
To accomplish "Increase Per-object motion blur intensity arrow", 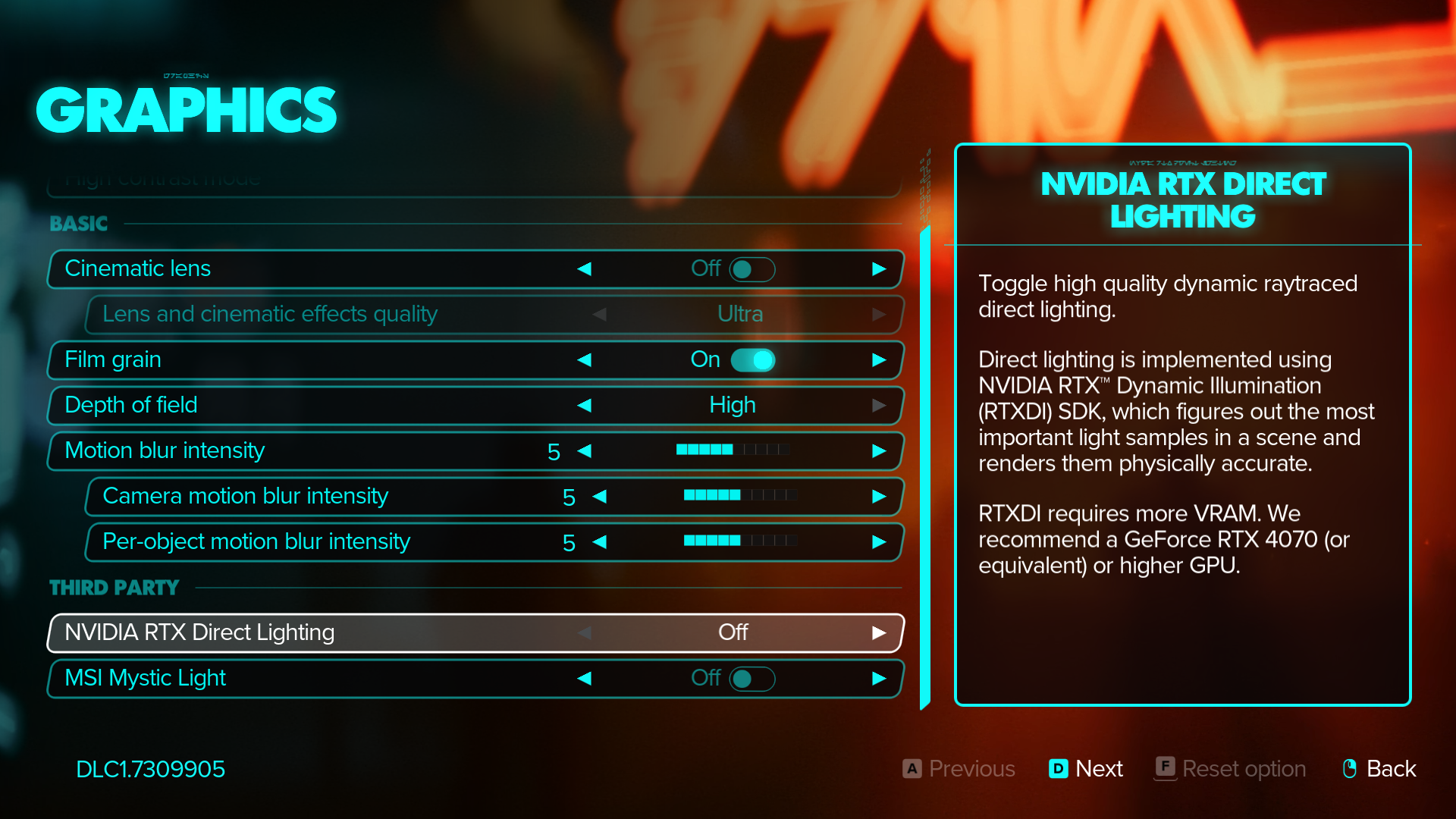I will tap(879, 542).
